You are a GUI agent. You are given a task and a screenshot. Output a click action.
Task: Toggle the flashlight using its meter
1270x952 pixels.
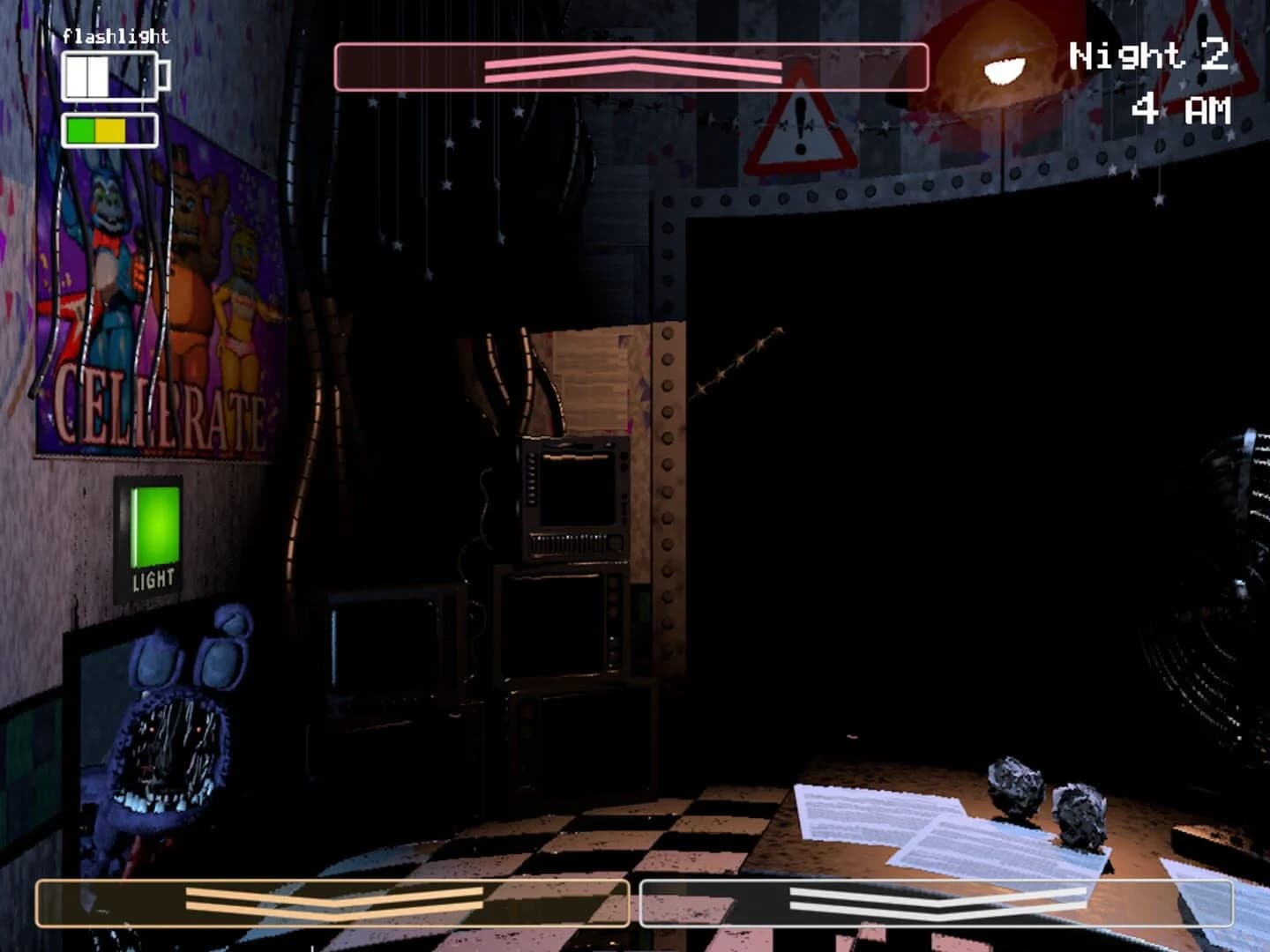pyautogui.click(x=110, y=75)
